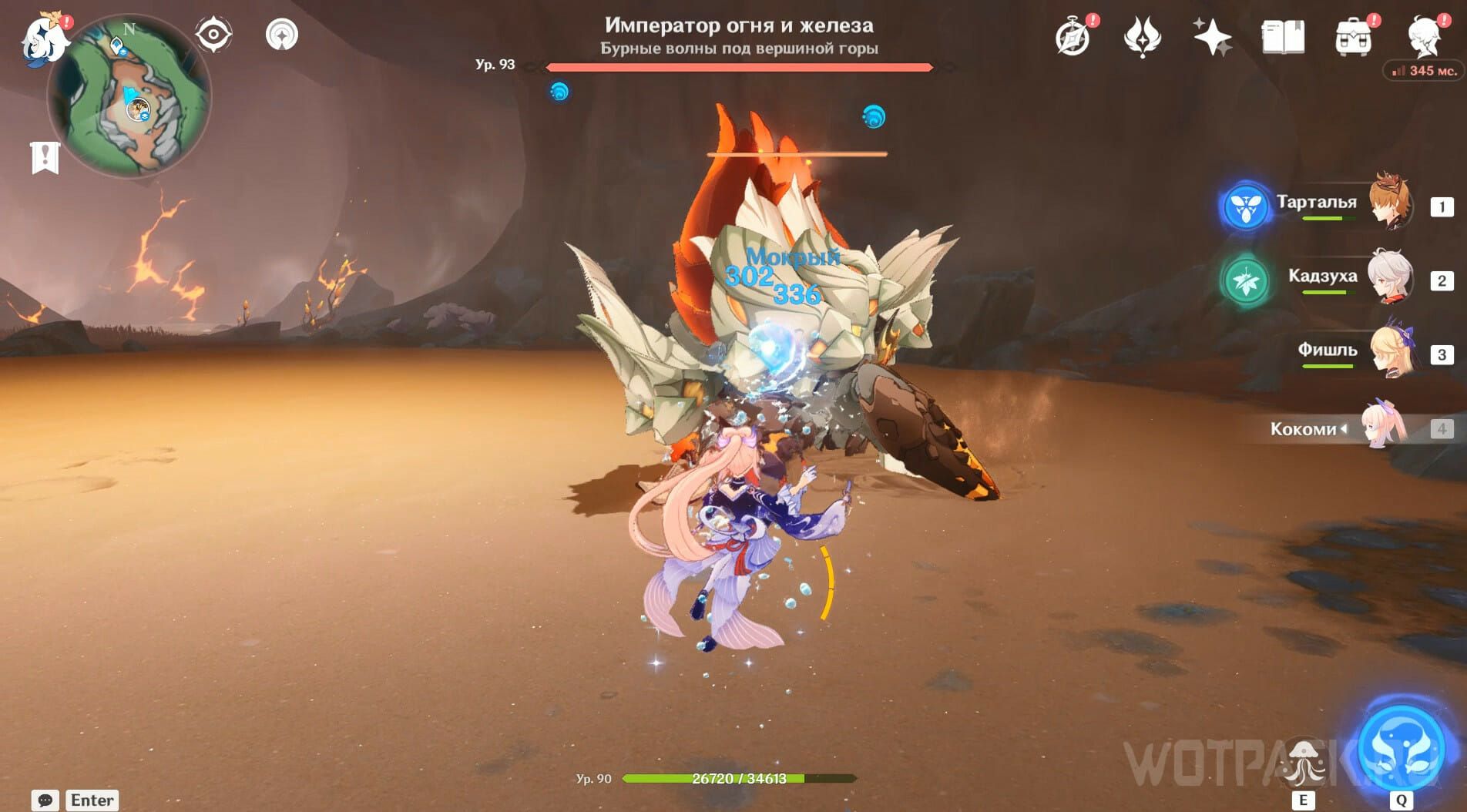
Task: Open the Wish four-pointed star icon
Action: click(x=1212, y=37)
